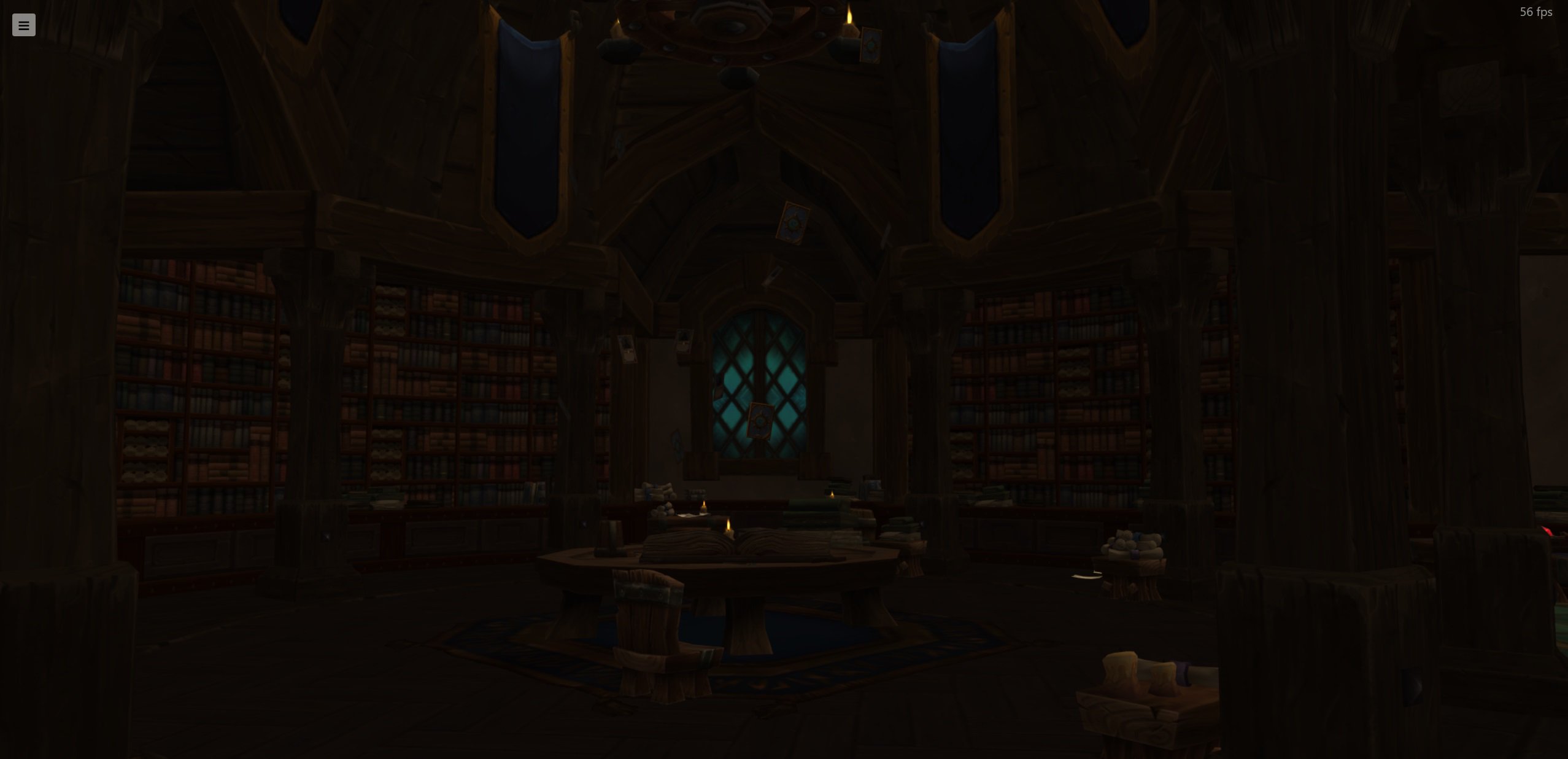Open the hamburger menu button
Screen dimensions: 1568x759
(x=24, y=25)
